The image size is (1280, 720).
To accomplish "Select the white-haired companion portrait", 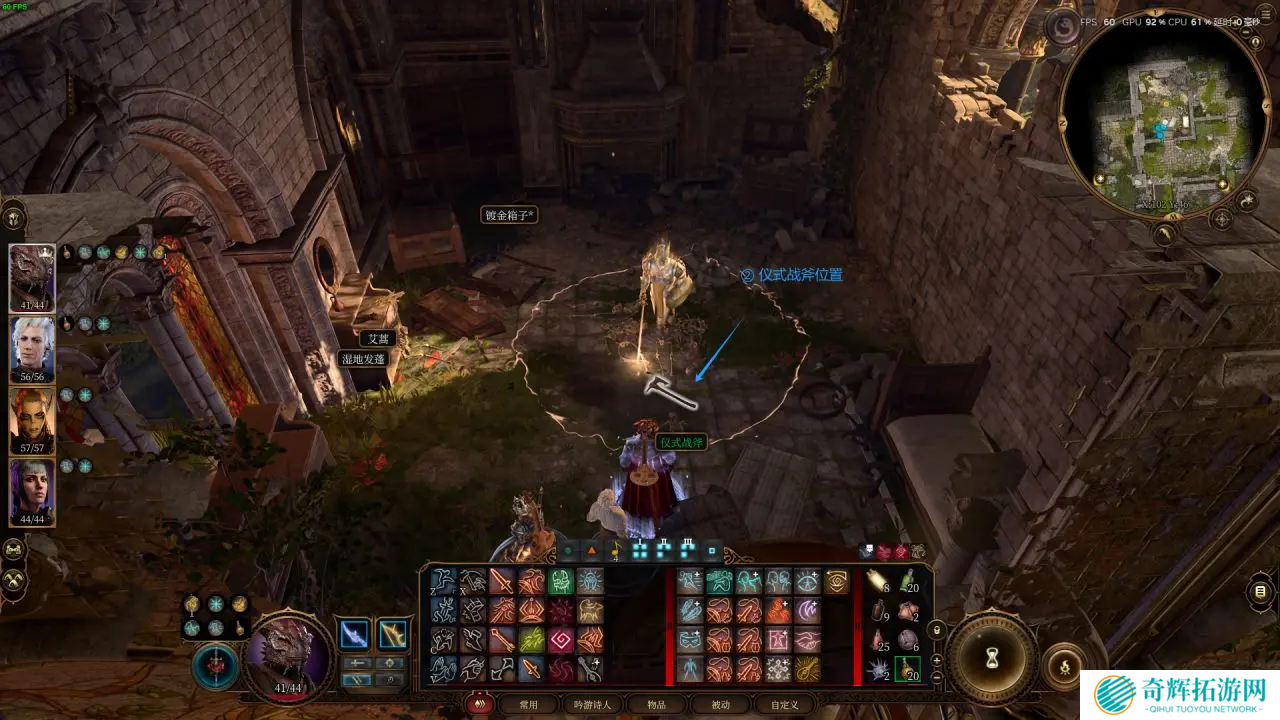I will [32, 346].
